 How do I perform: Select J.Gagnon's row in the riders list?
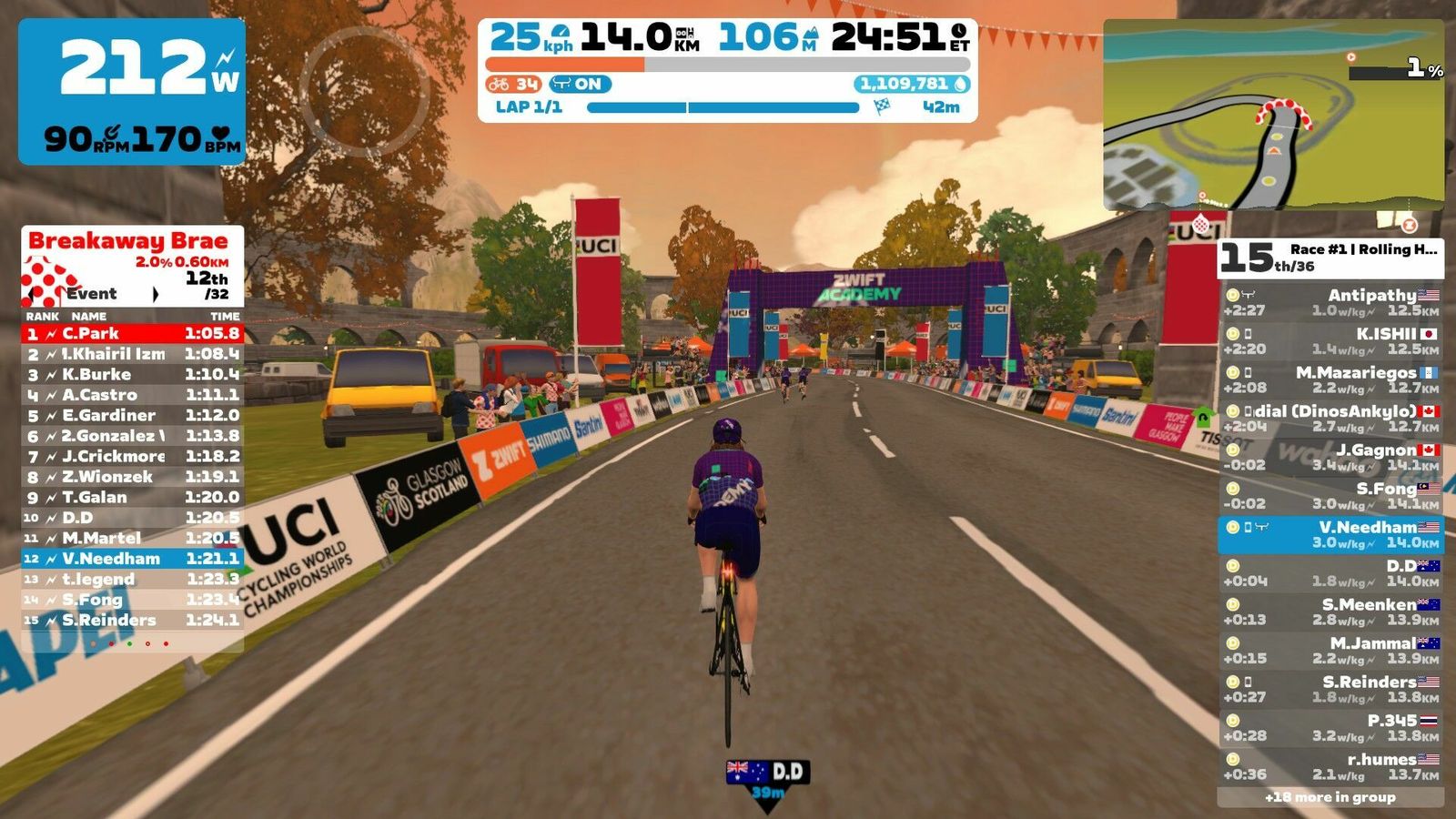(x=1330, y=457)
